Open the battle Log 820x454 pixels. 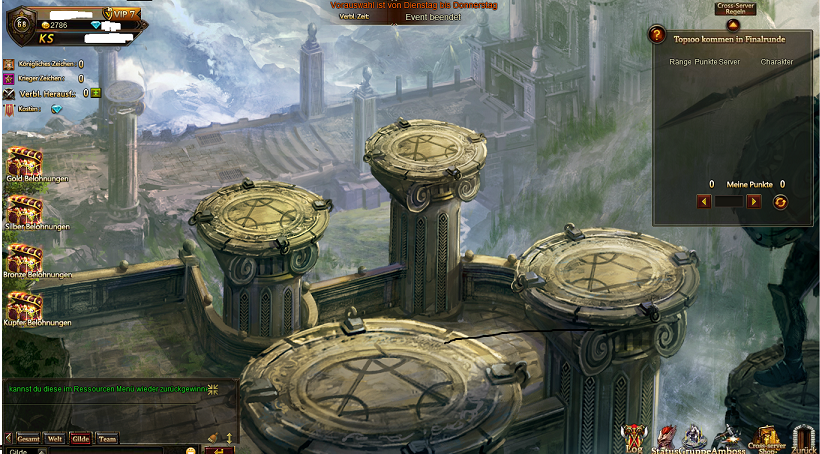[634, 436]
